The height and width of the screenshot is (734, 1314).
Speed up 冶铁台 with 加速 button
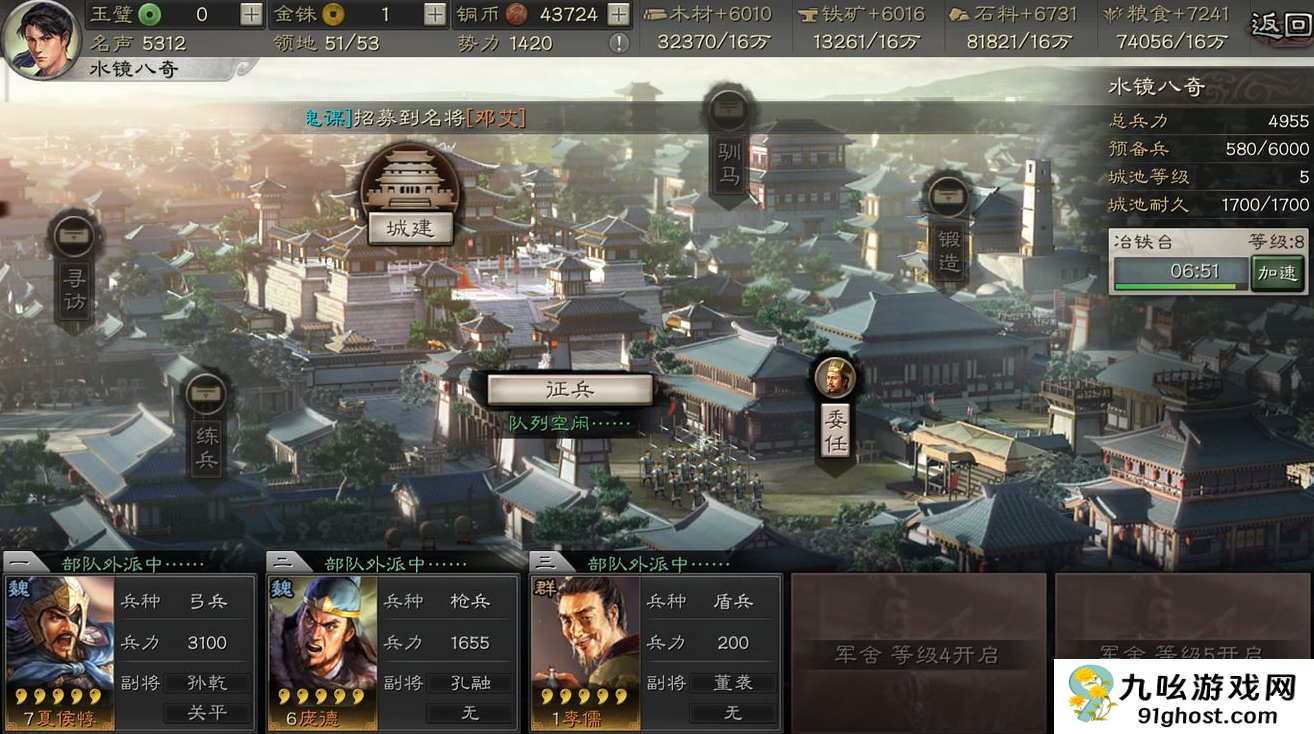pyautogui.click(x=1277, y=272)
